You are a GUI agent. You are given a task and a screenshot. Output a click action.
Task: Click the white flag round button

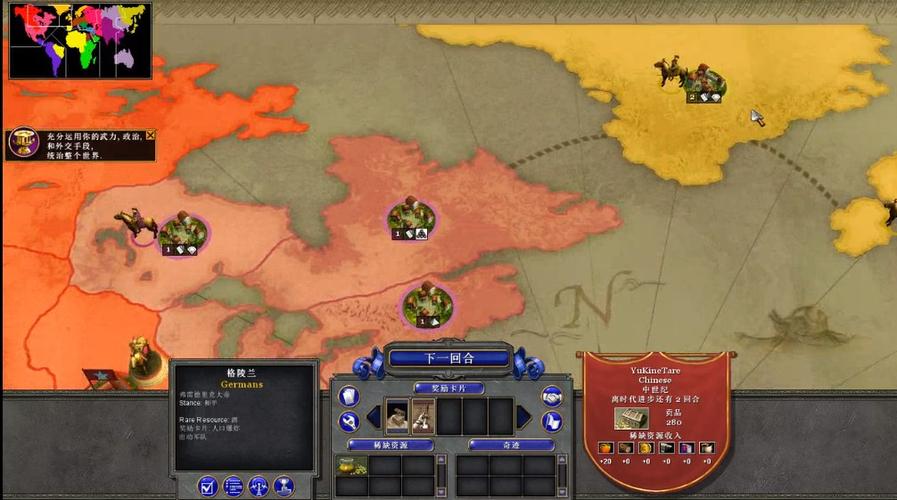(551, 422)
